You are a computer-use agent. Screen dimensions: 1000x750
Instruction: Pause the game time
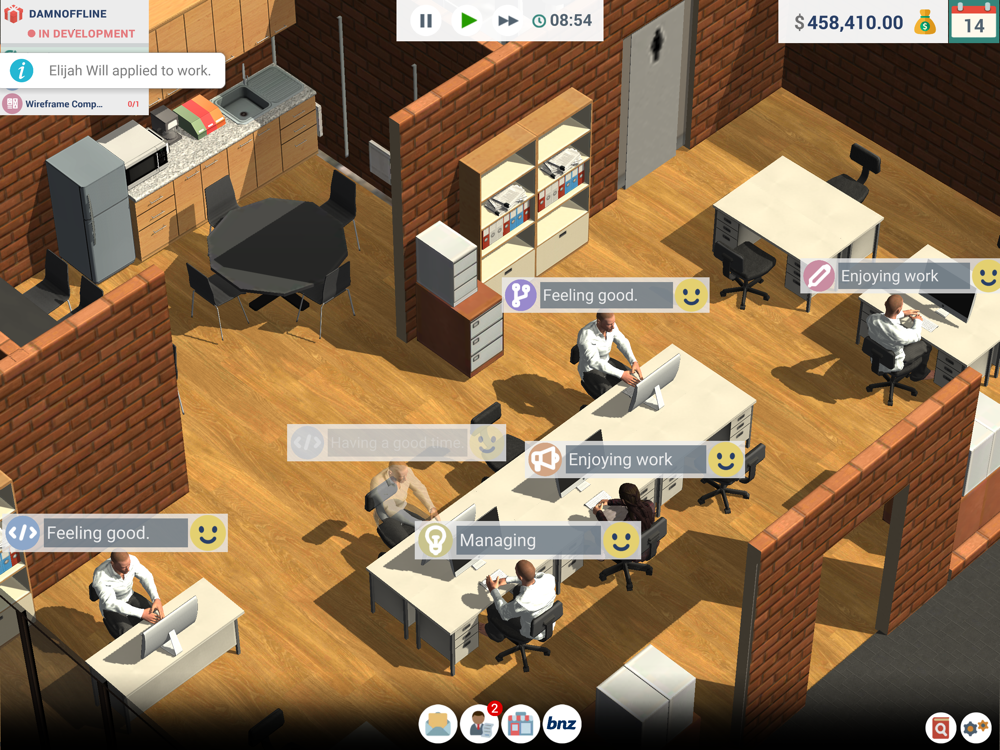pos(426,20)
